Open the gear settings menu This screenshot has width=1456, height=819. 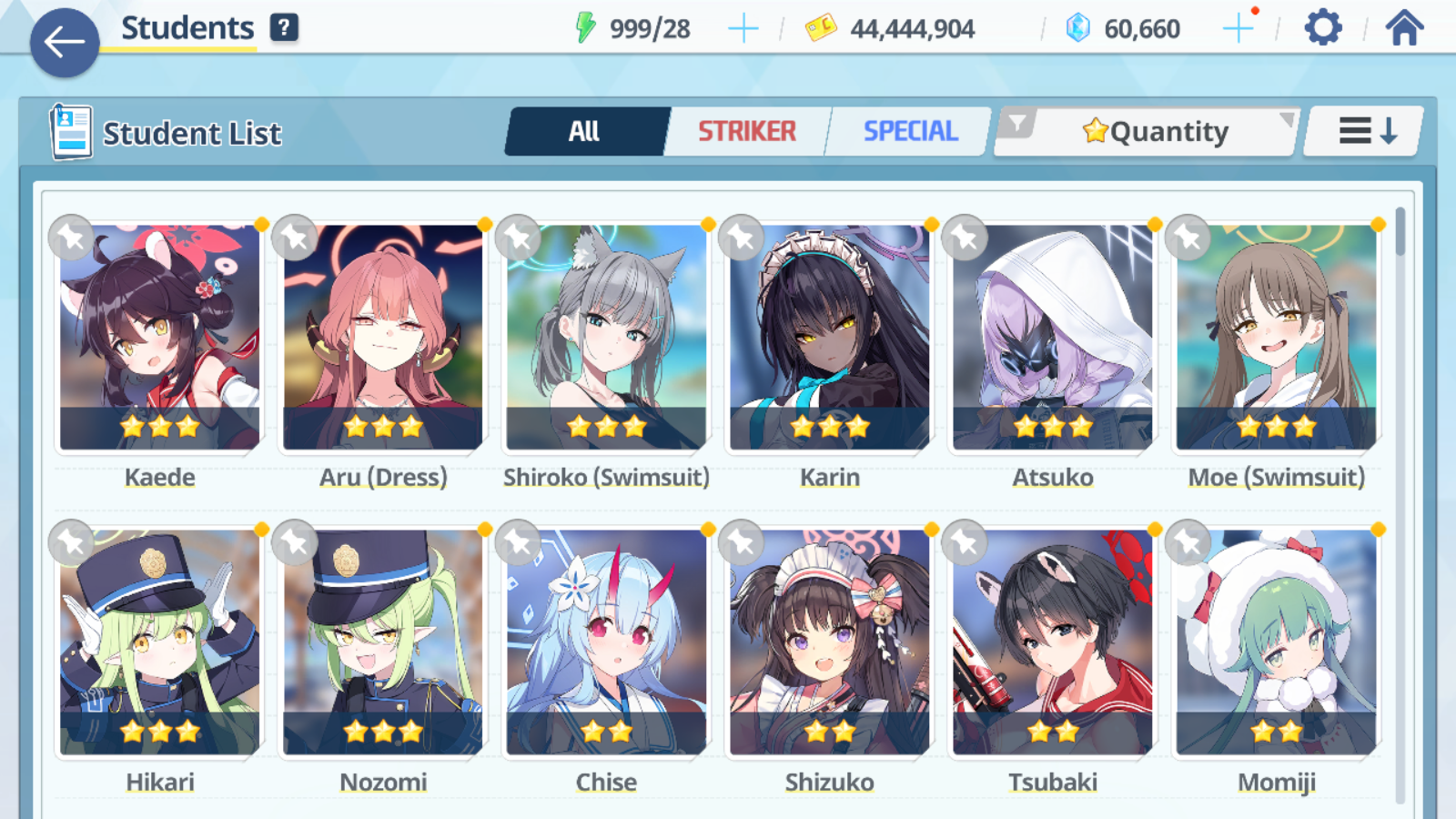click(1322, 28)
